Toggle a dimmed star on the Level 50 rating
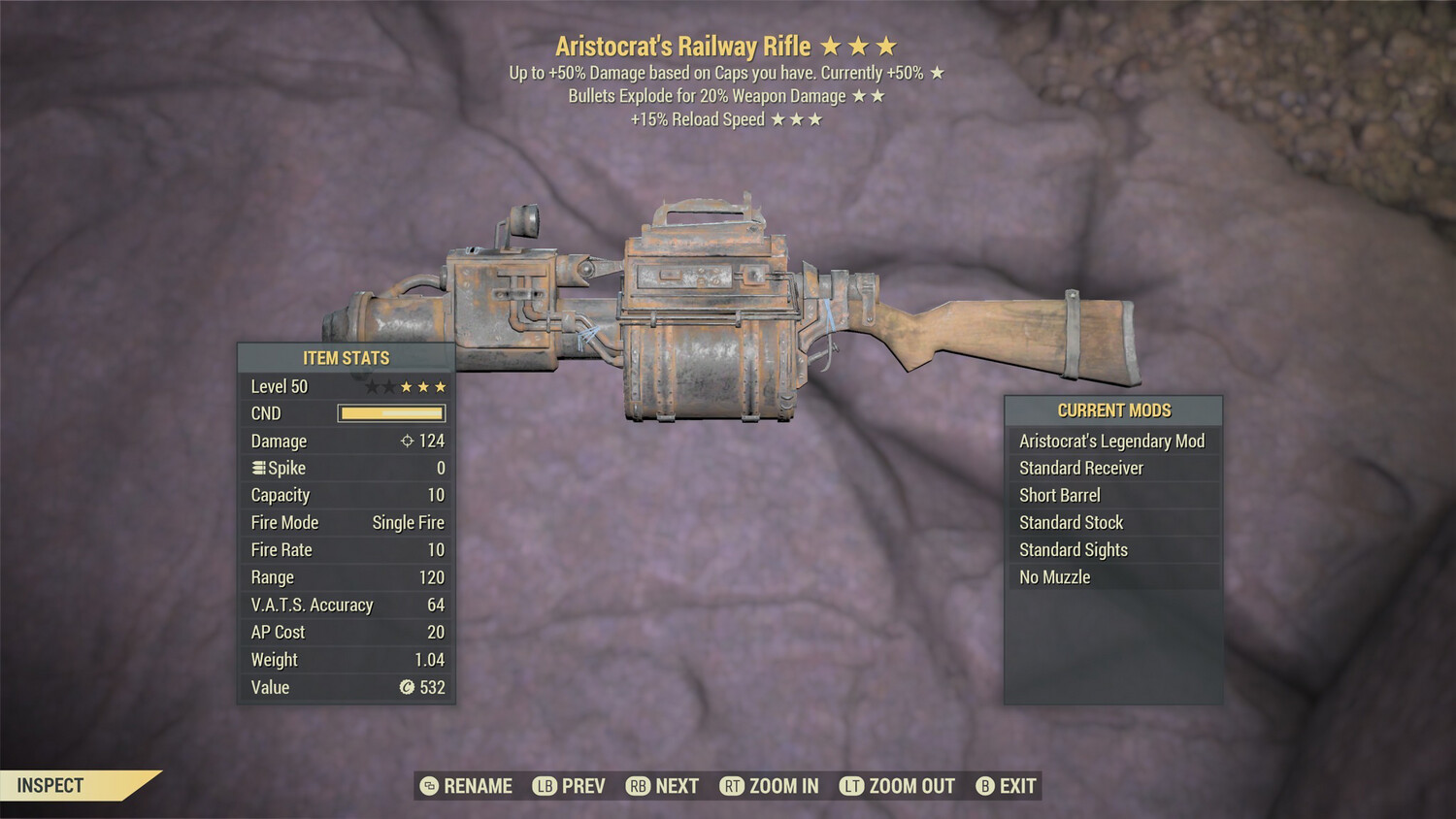Screen dimensions: 1456x819 pyautogui.click(x=373, y=385)
